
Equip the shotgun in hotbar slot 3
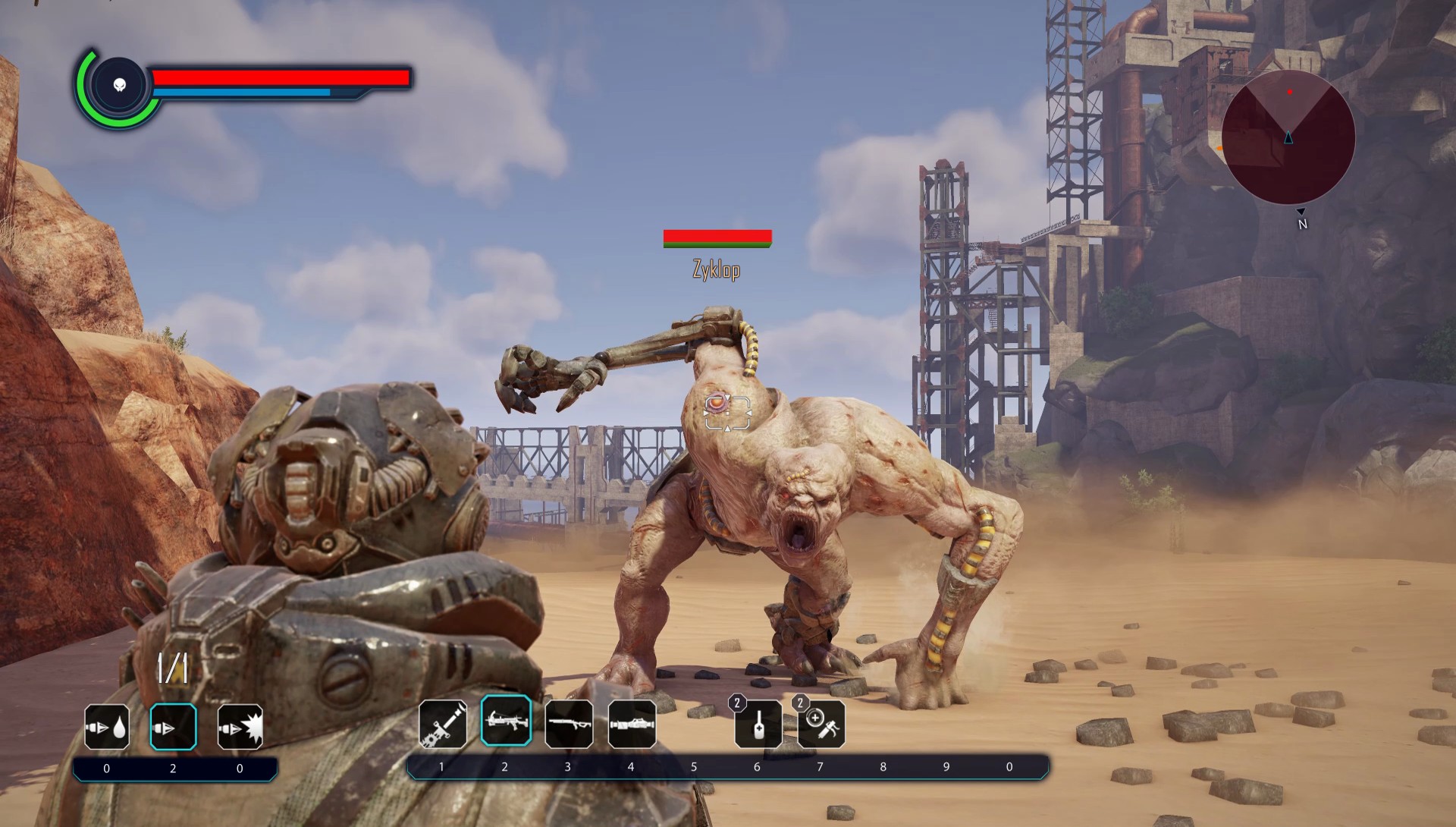pos(569,724)
